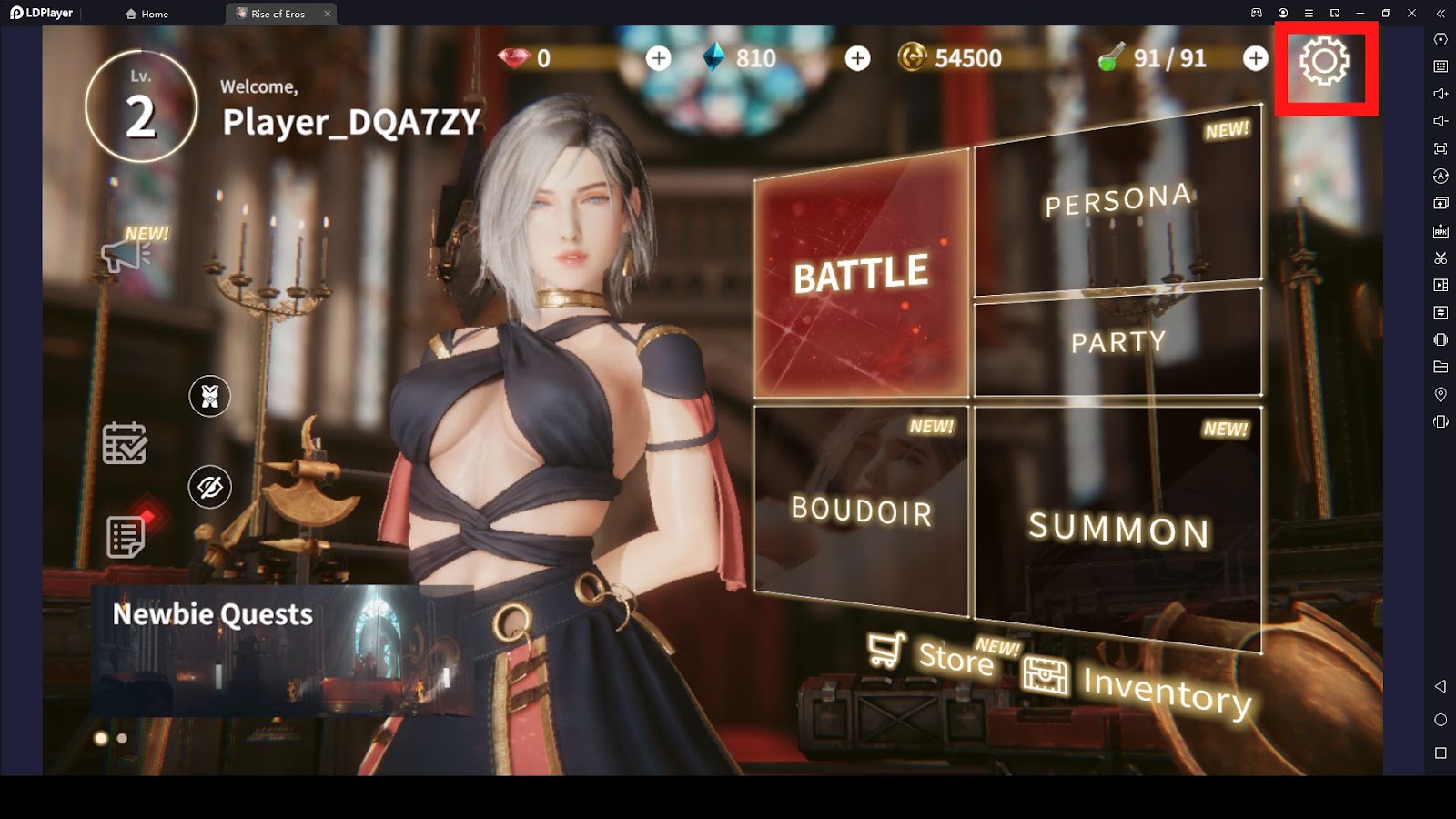Viewport: 1456px width, 819px height.
Task: View the level 2 player profile badge
Action: point(141,106)
